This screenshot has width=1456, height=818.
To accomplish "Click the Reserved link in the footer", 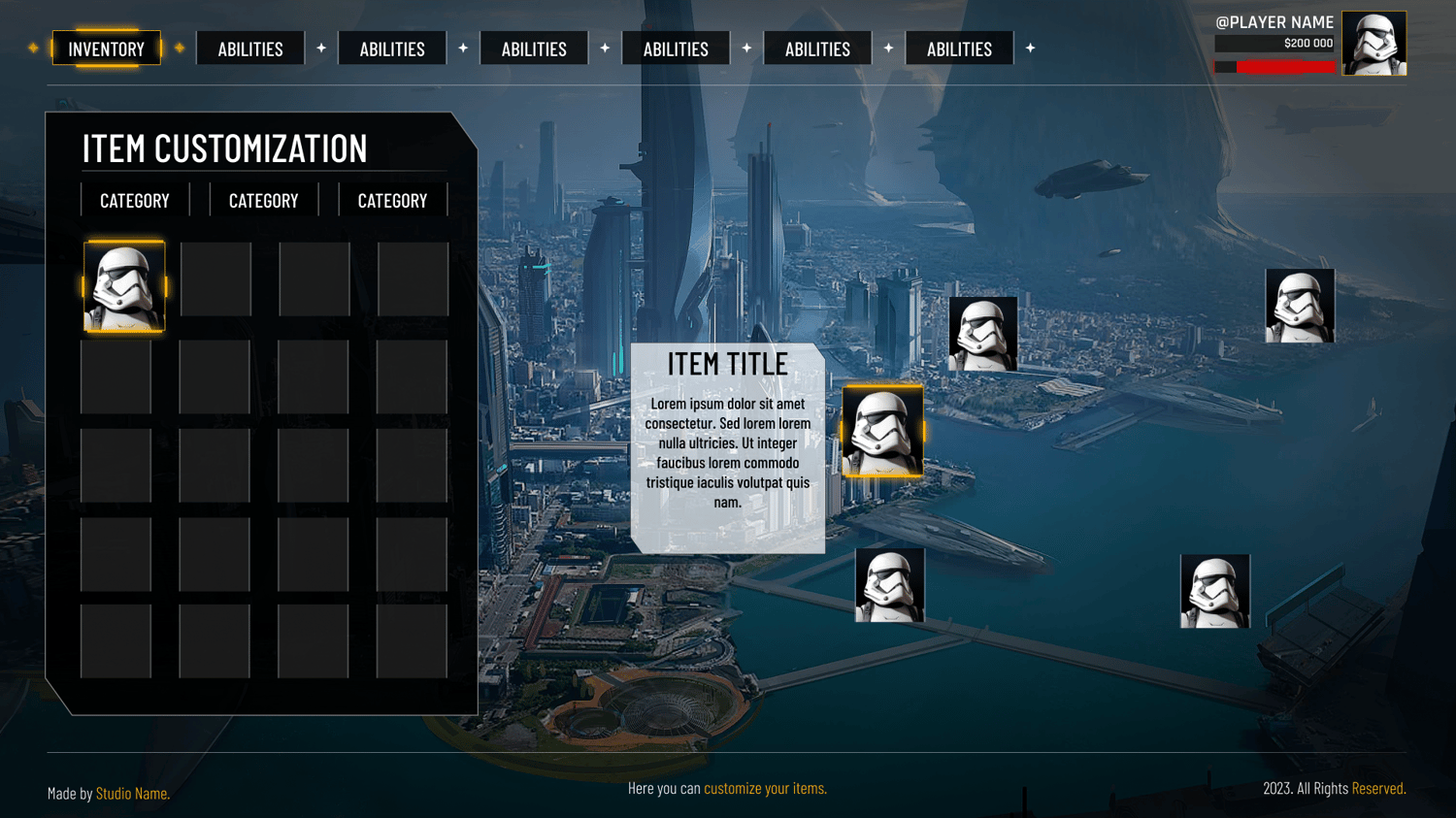I will point(1378,788).
